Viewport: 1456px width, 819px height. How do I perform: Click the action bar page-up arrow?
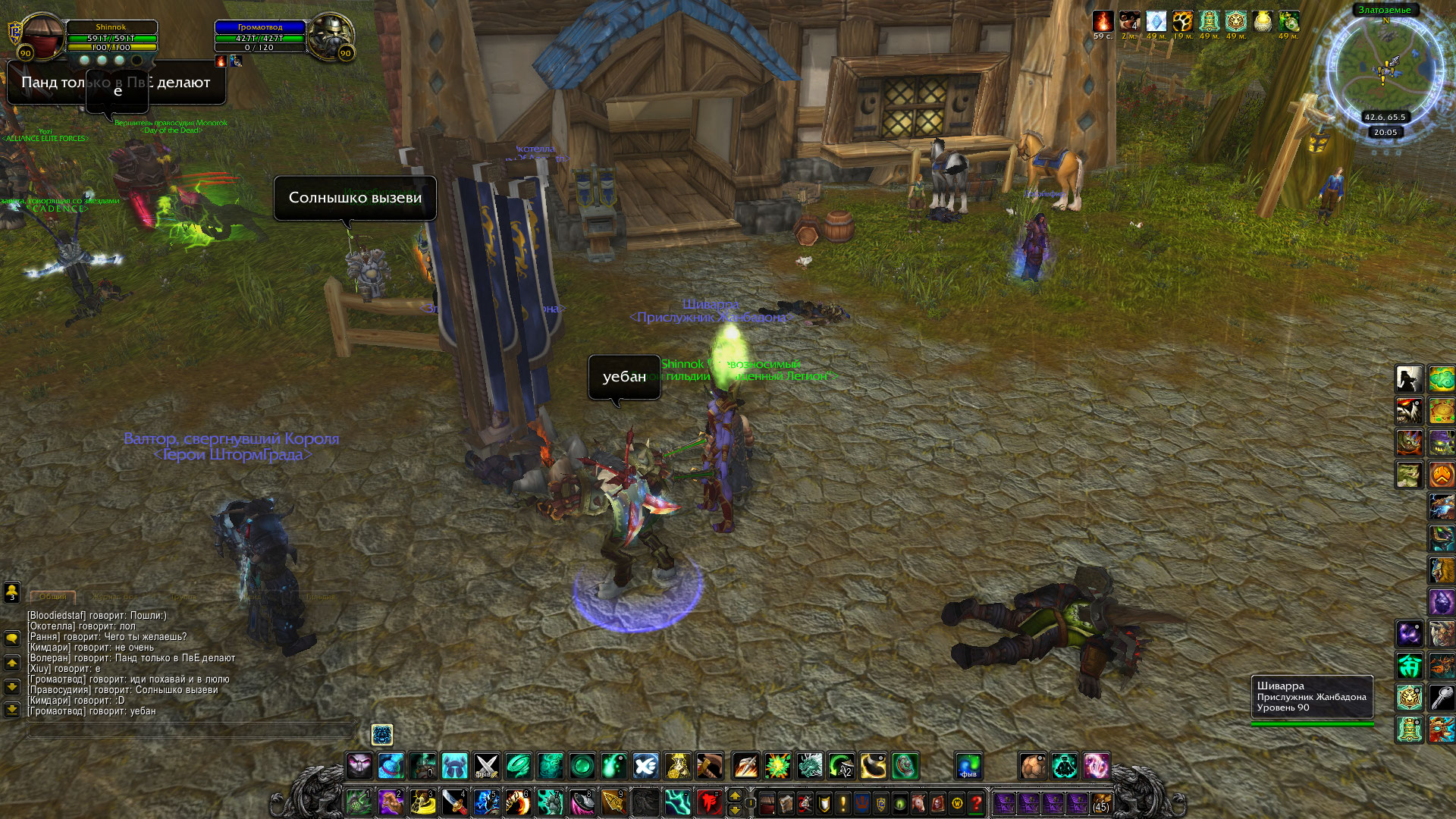(734, 795)
